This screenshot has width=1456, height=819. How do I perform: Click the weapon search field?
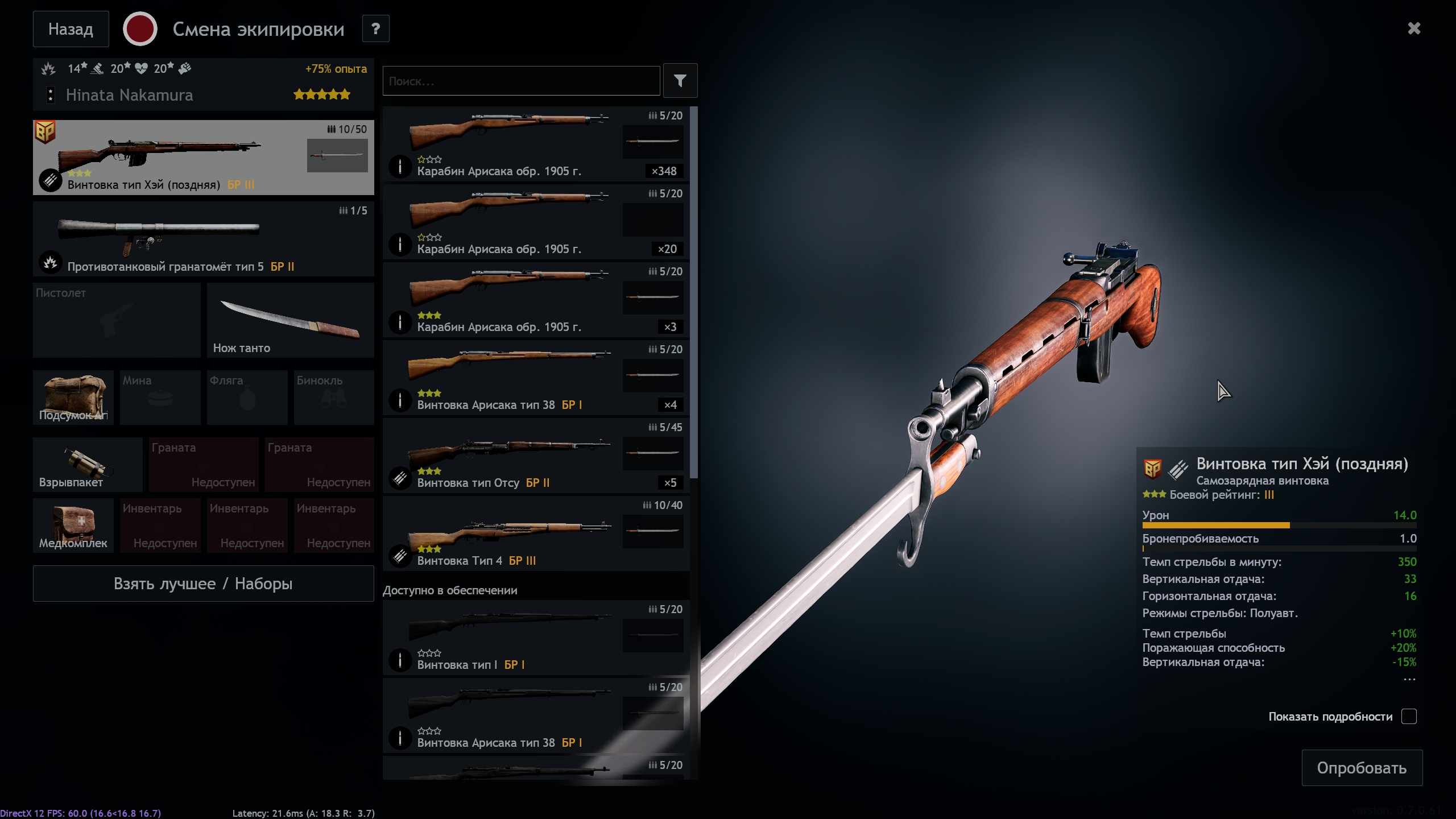(x=520, y=81)
